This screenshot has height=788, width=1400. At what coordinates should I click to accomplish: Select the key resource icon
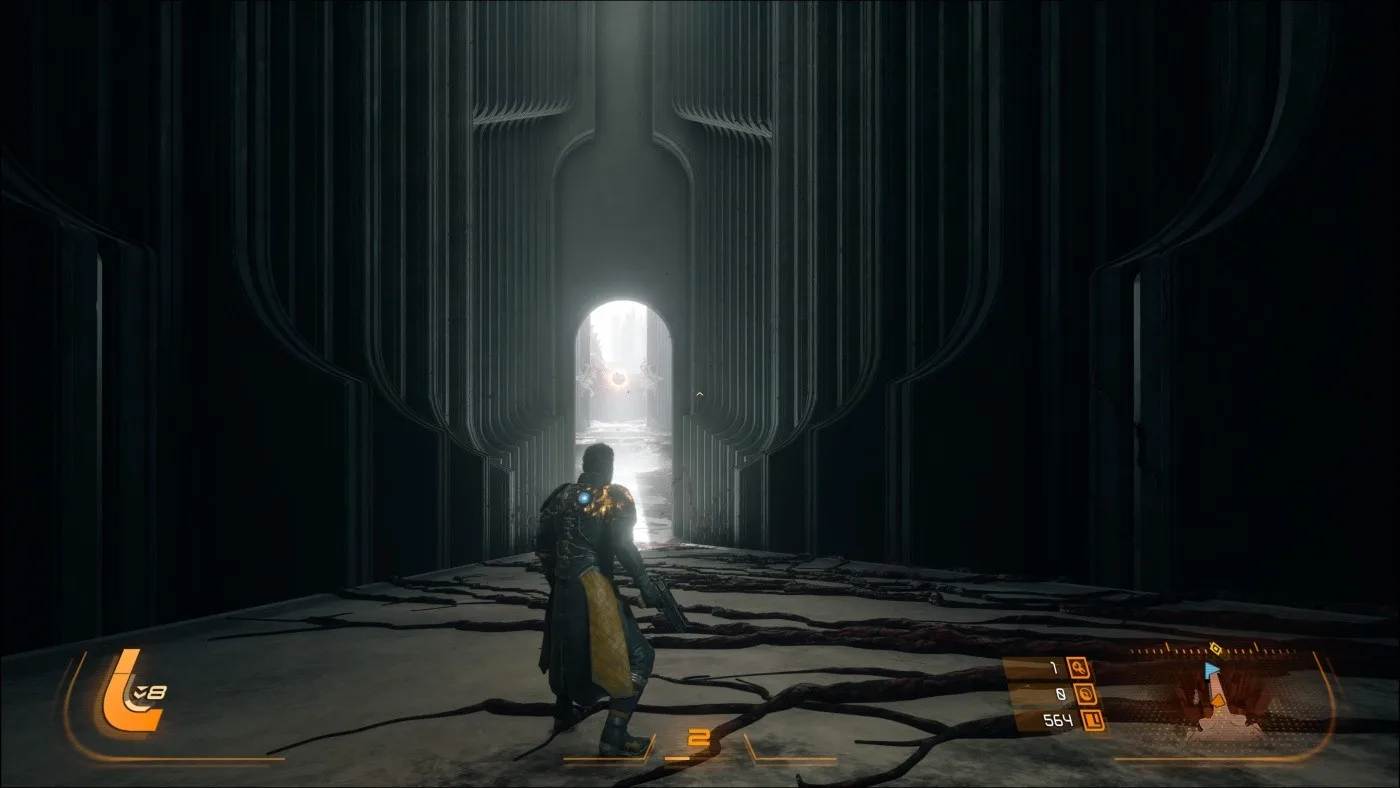tap(1077, 667)
